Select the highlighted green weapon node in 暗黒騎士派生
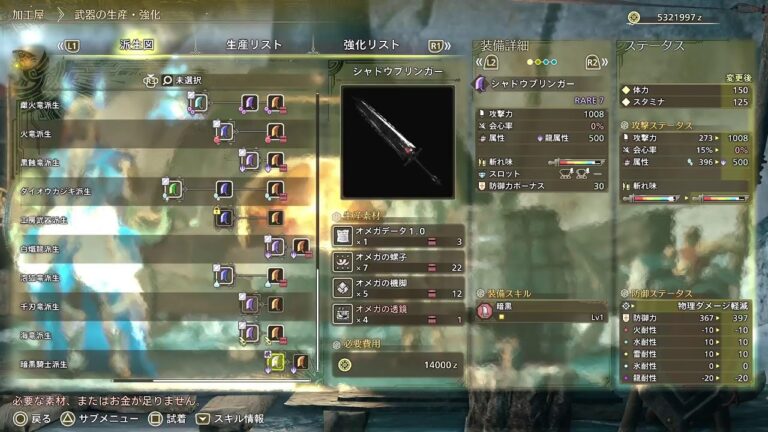This screenshot has height=432, width=768. 276,360
